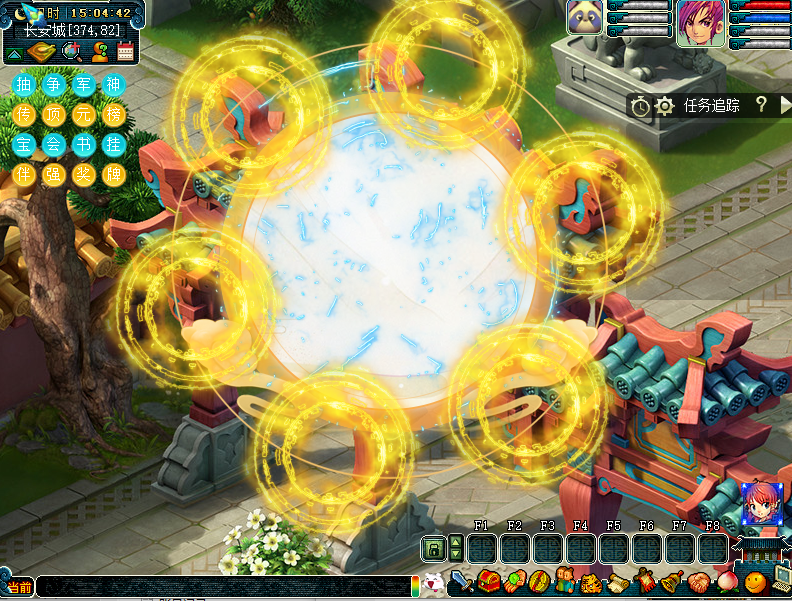Select the round 军 button
Screen dimensions: 792x601
[x=83, y=85]
